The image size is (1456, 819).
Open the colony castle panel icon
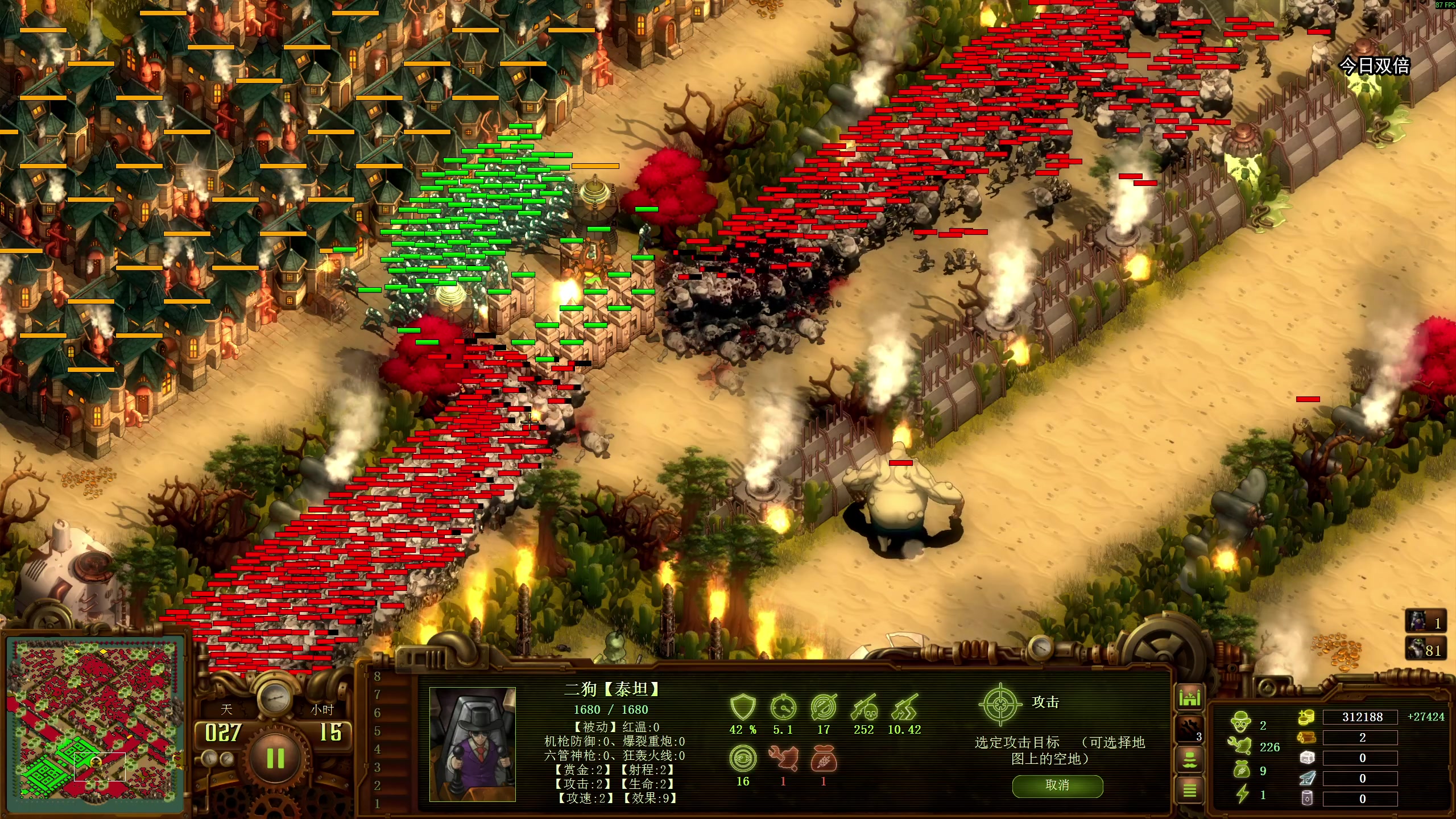1189,698
